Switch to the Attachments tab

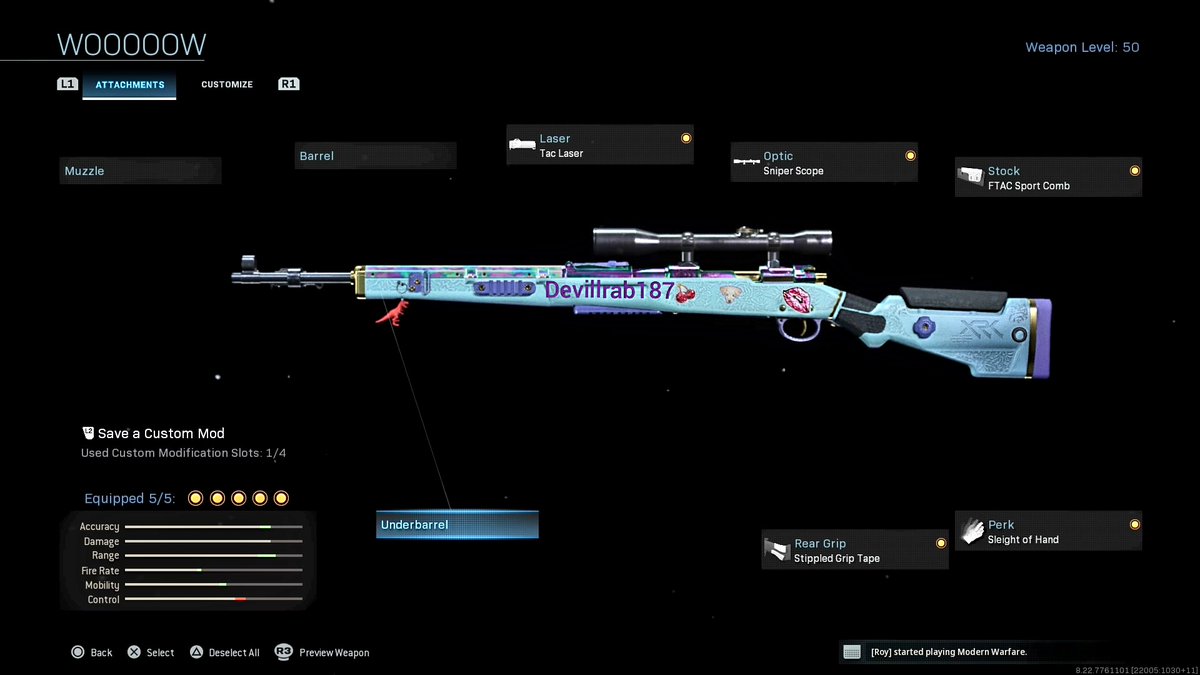(129, 85)
